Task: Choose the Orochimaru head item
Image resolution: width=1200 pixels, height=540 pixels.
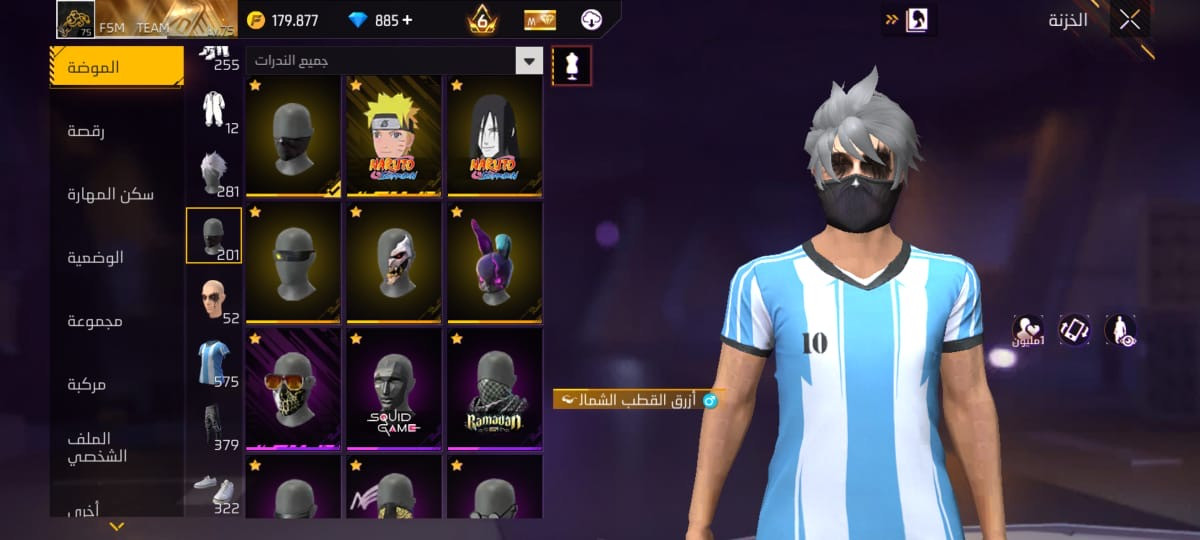Action: [x=495, y=136]
